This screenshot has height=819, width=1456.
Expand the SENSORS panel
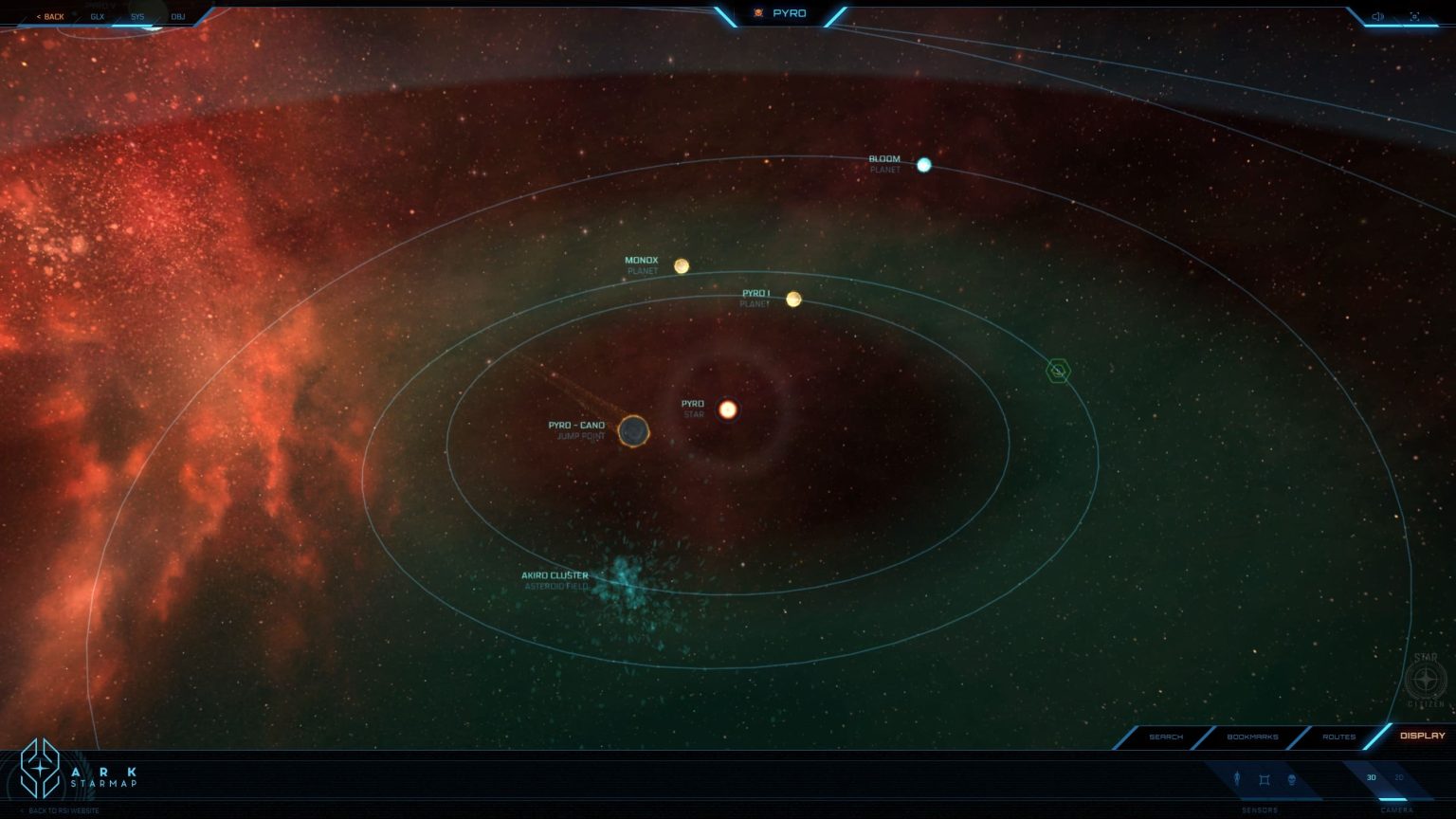click(1261, 811)
